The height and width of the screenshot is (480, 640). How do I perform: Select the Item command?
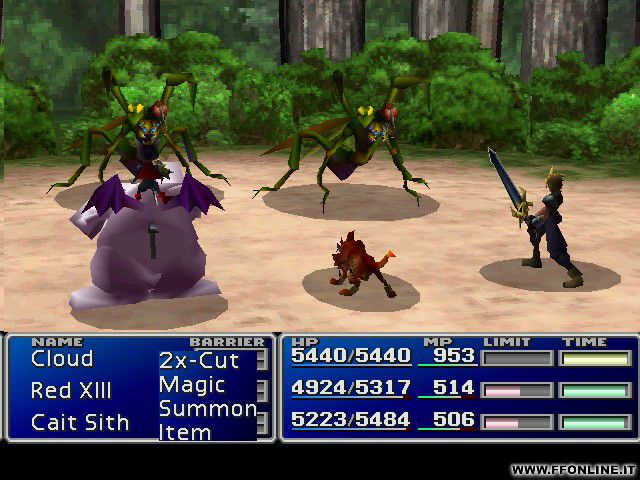[185, 433]
